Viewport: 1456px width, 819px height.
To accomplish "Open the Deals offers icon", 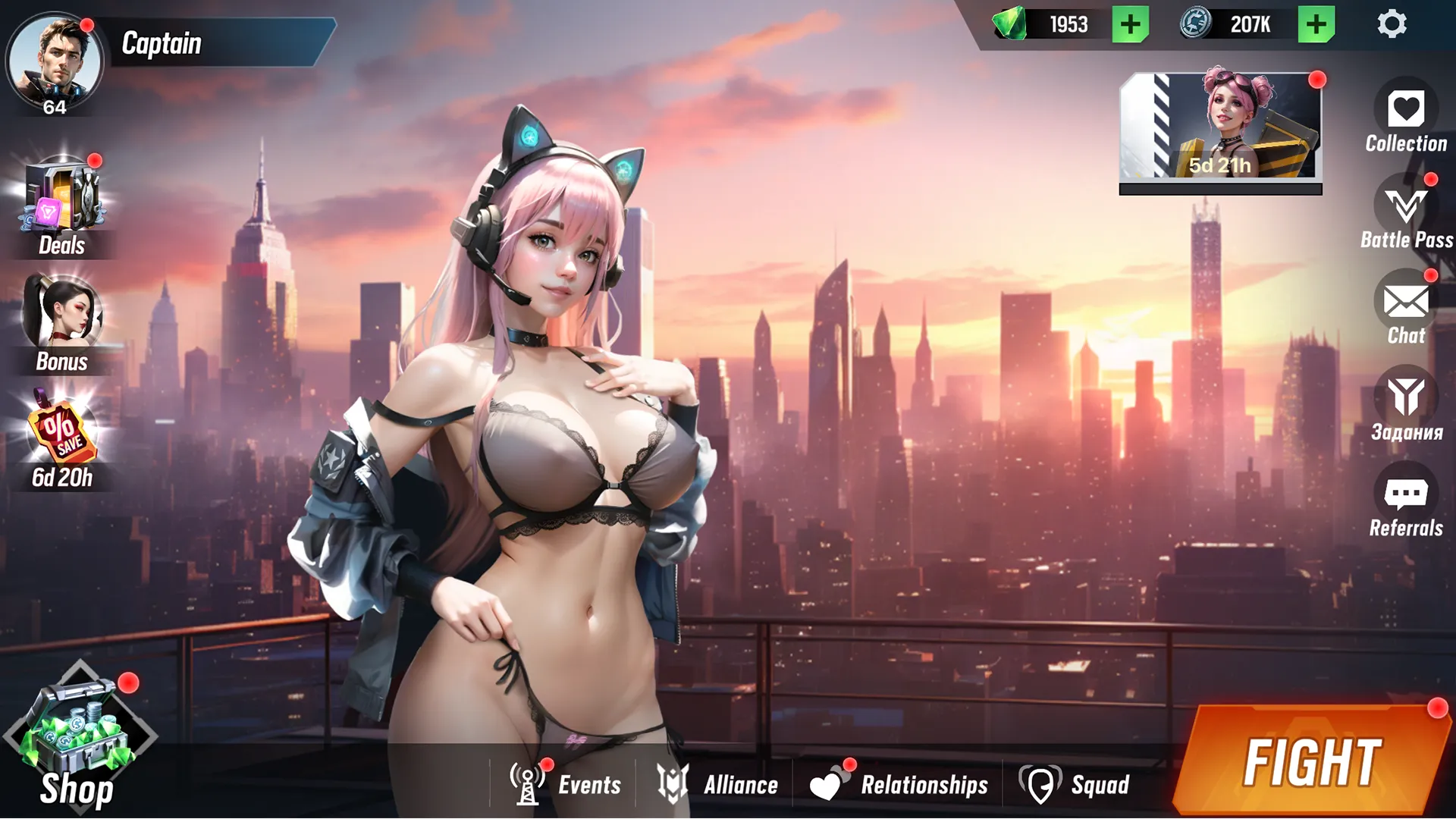I will coord(62,199).
